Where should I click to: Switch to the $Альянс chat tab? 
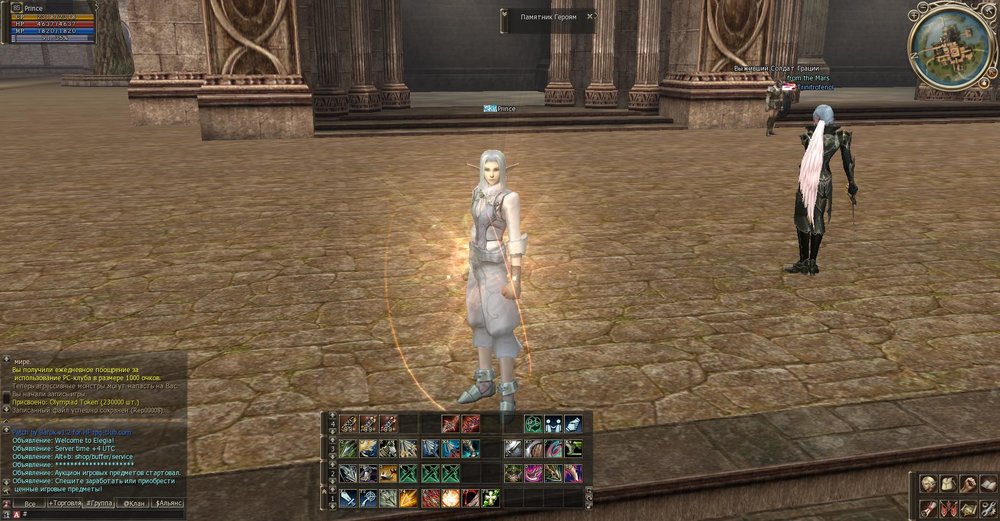(168, 503)
